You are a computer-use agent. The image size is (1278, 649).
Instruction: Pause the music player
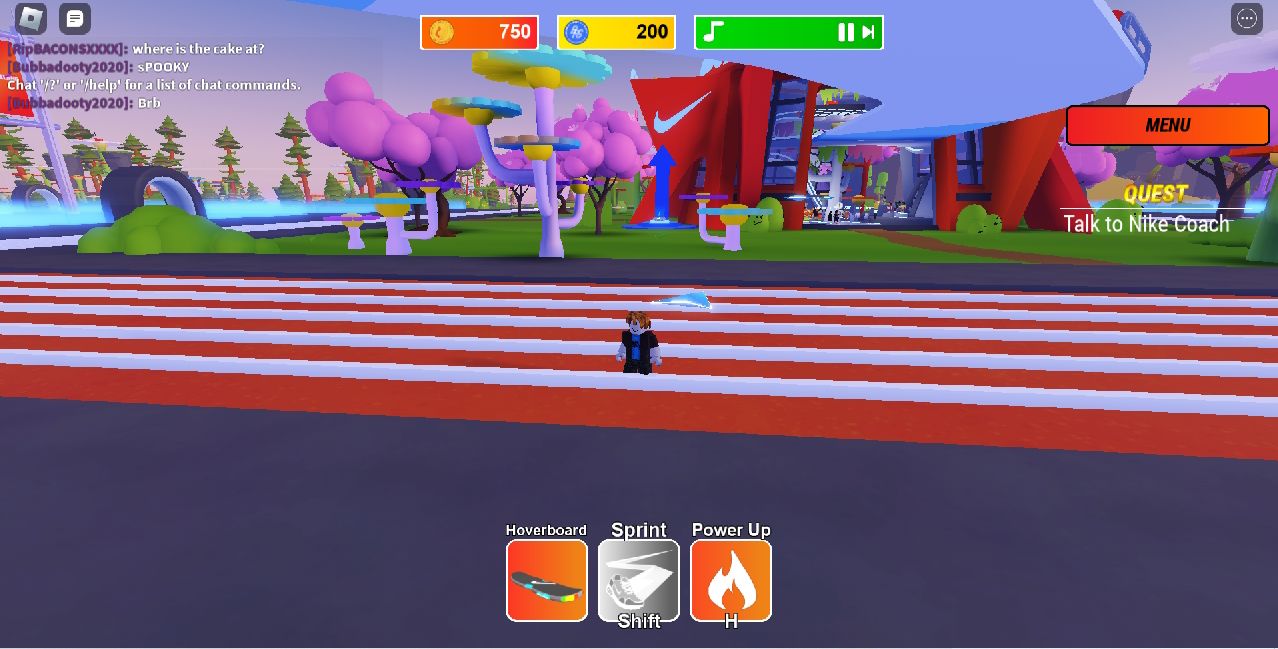pyautogui.click(x=845, y=32)
